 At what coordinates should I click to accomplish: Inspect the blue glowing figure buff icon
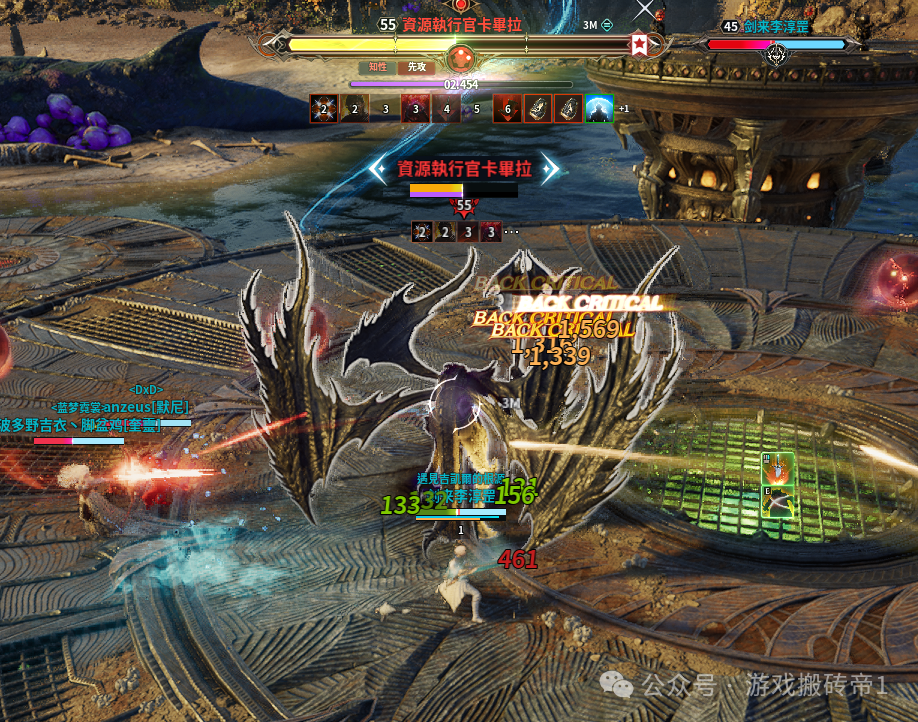point(598,109)
